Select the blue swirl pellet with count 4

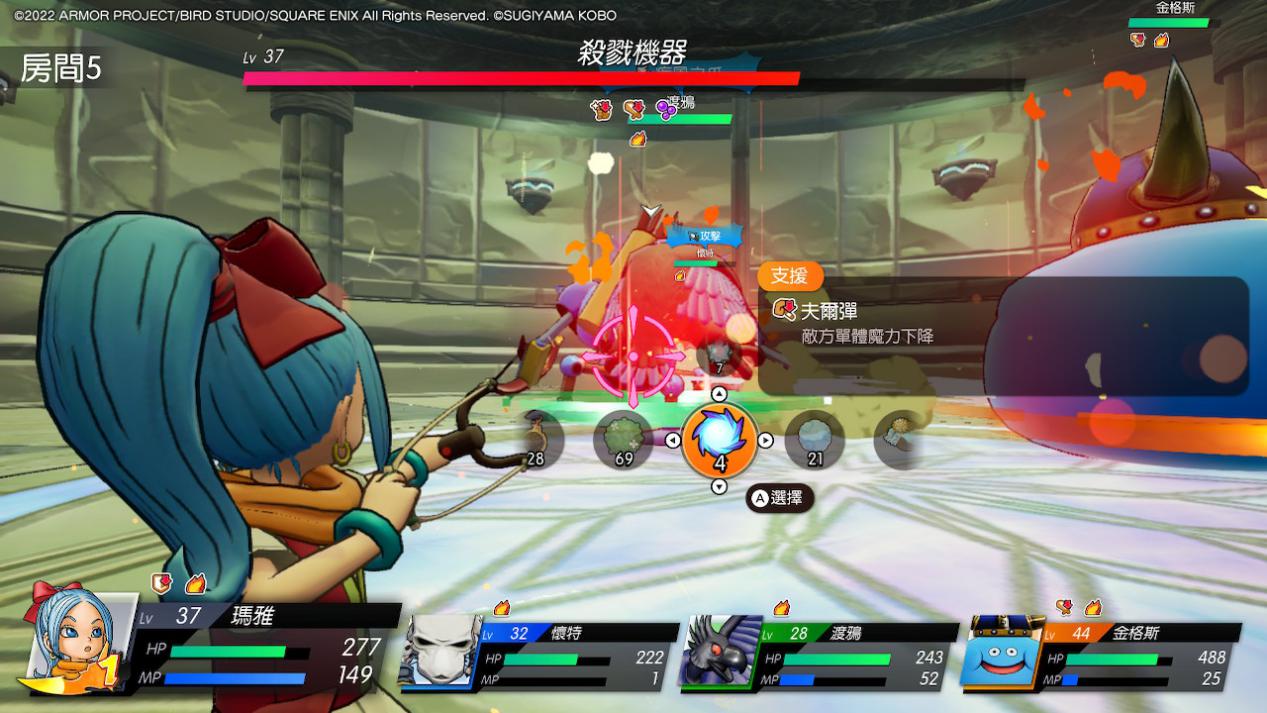pyautogui.click(x=718, y=440)
